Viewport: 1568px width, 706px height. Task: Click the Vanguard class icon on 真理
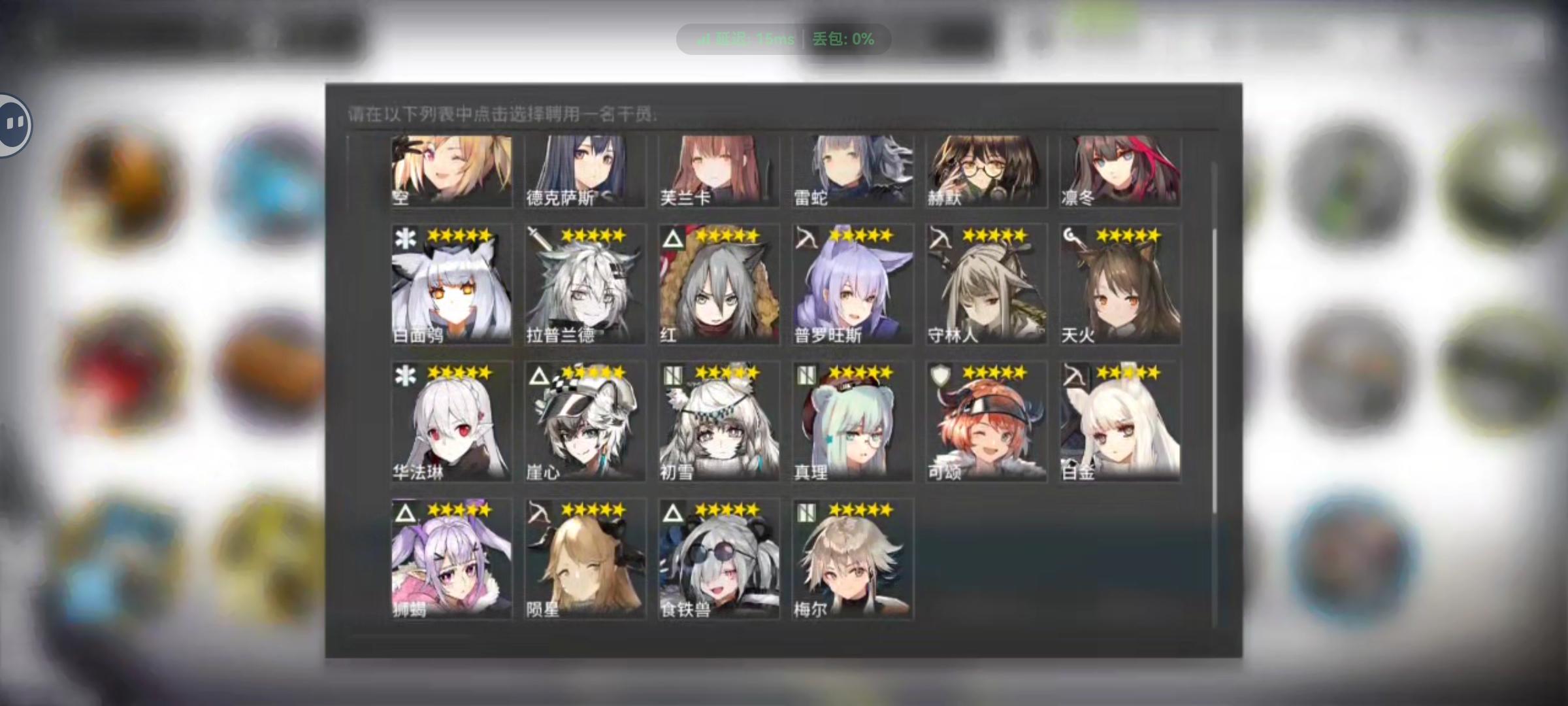point(805,375)
